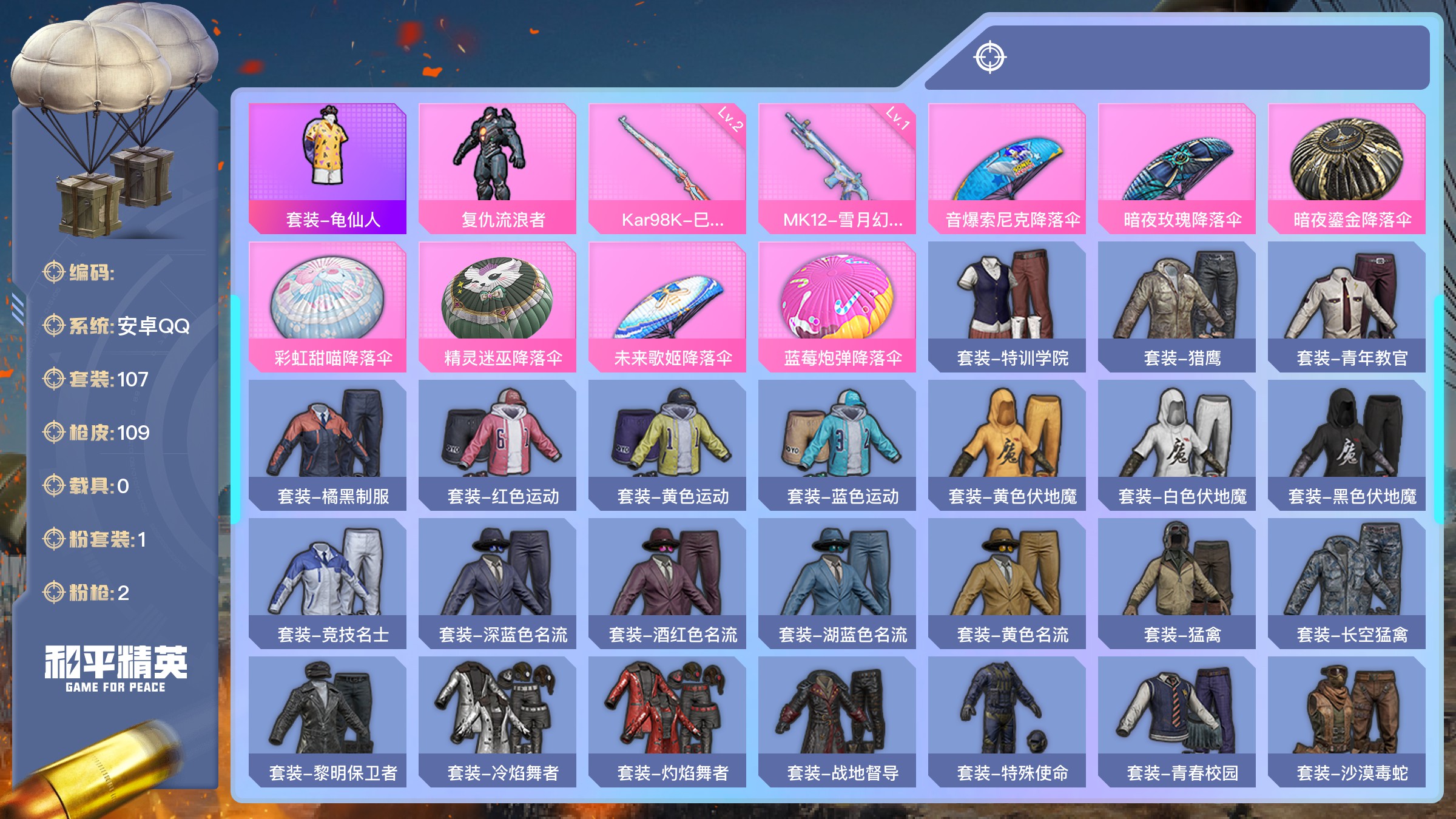The height and width of the screenshot is (819, 1456).
Task: Click the 蓝莓炮弹降落伞 parachute tile
Action: point(837,306)
